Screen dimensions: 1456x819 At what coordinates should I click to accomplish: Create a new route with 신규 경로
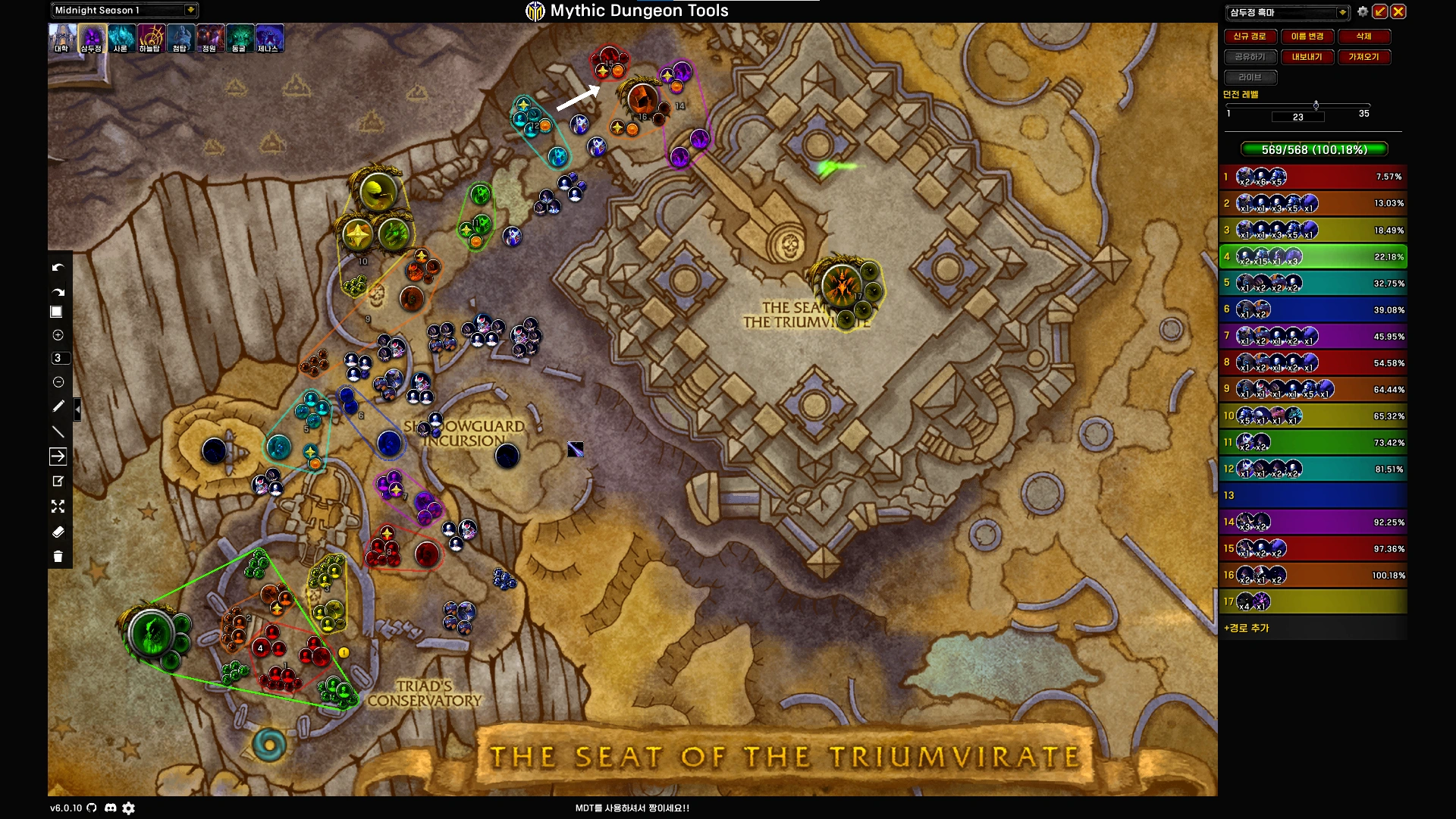[x=1250, y=36]
